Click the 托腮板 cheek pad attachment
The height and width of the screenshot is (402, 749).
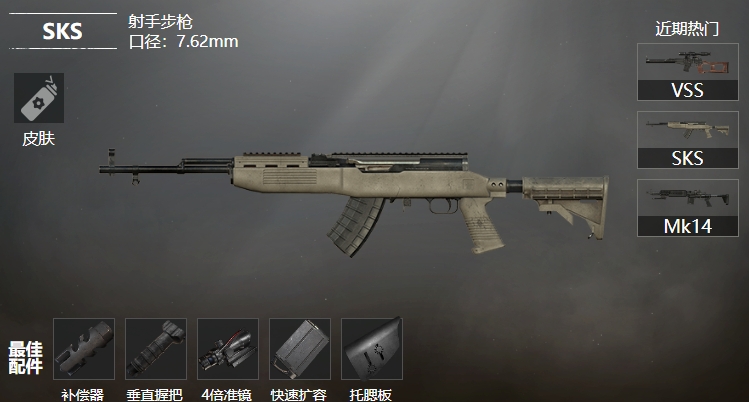(372, 349)
